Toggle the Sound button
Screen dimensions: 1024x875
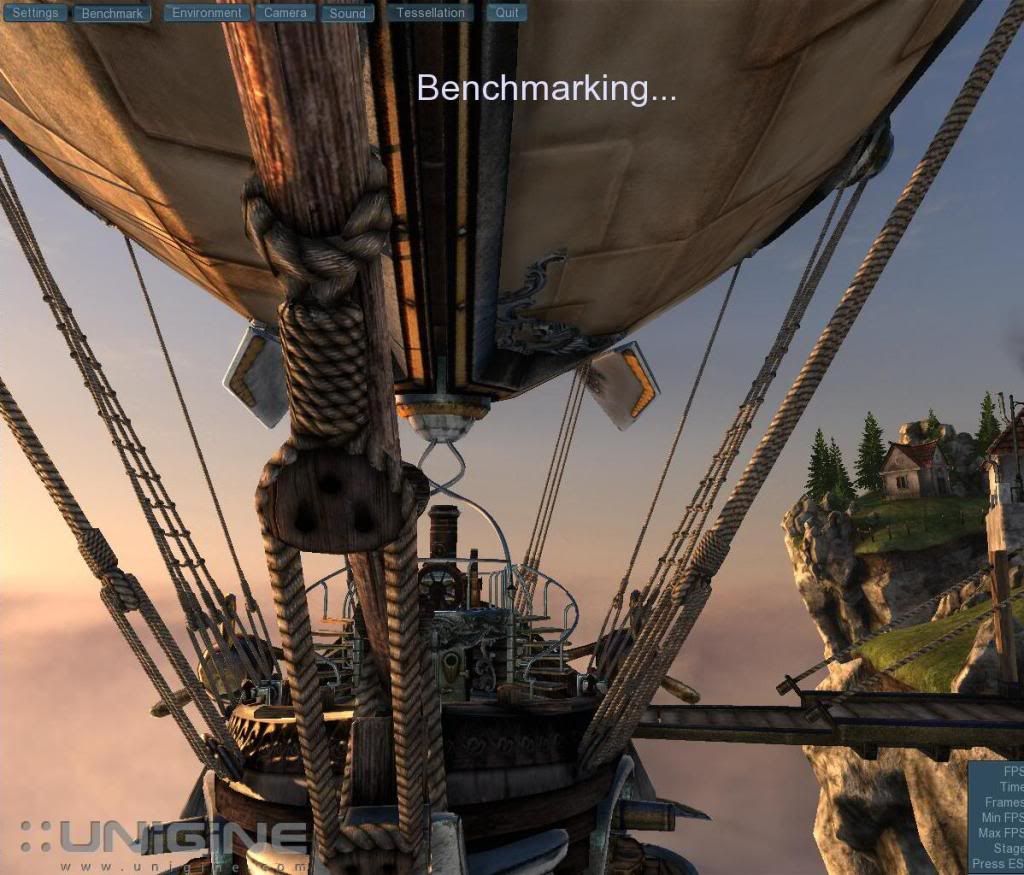tap(347, 14)
